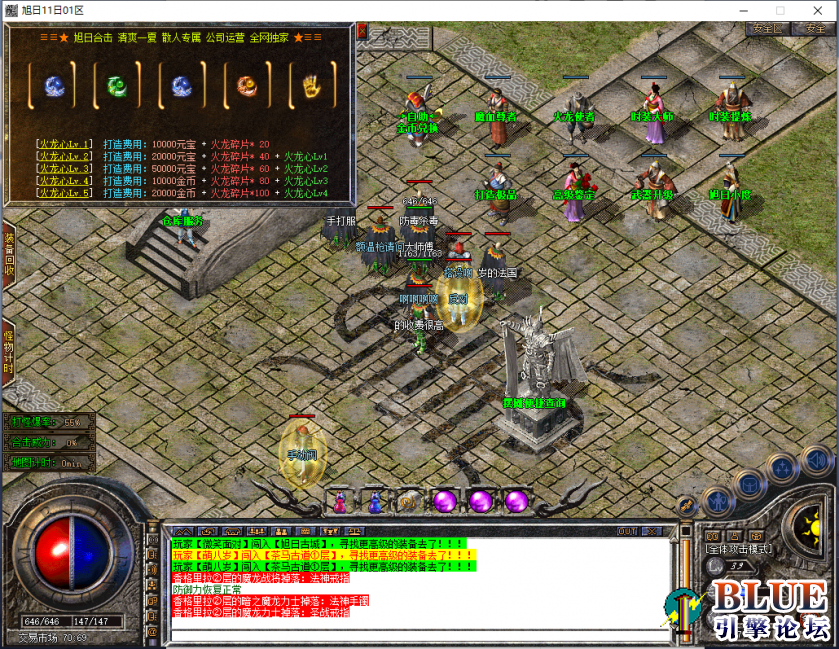Open the 装备回收 side tab
This screenshot has width=839, height=649.
click(x=8, y=256)
